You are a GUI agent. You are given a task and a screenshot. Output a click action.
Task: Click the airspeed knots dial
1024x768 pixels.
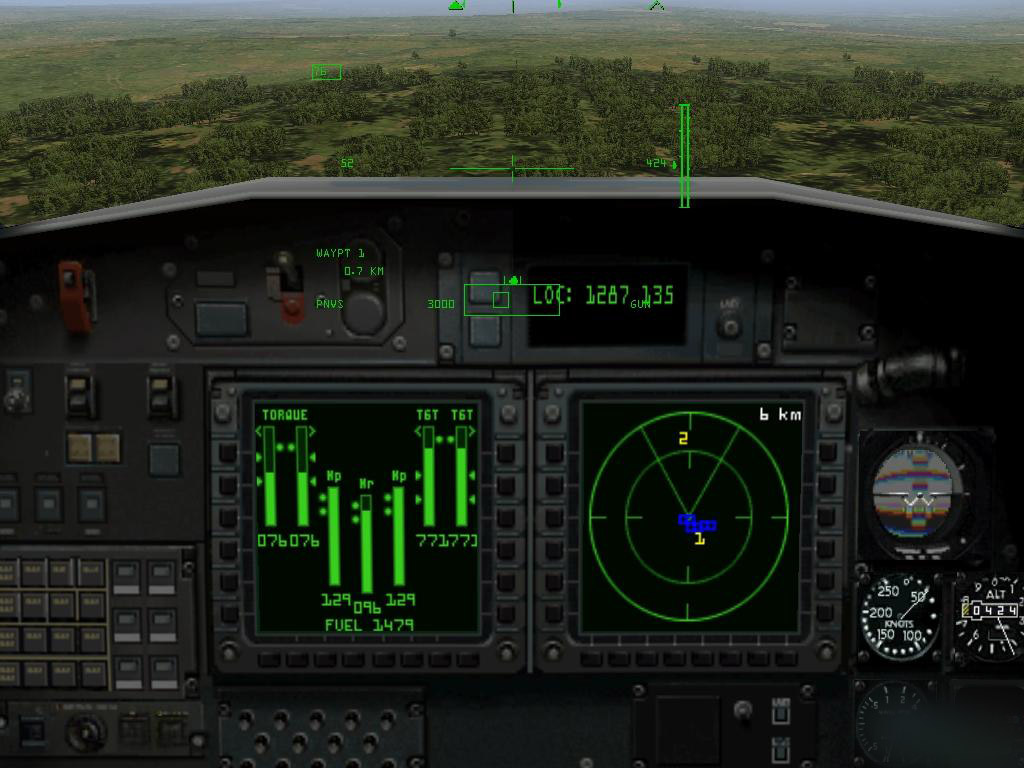coord(898,615)
